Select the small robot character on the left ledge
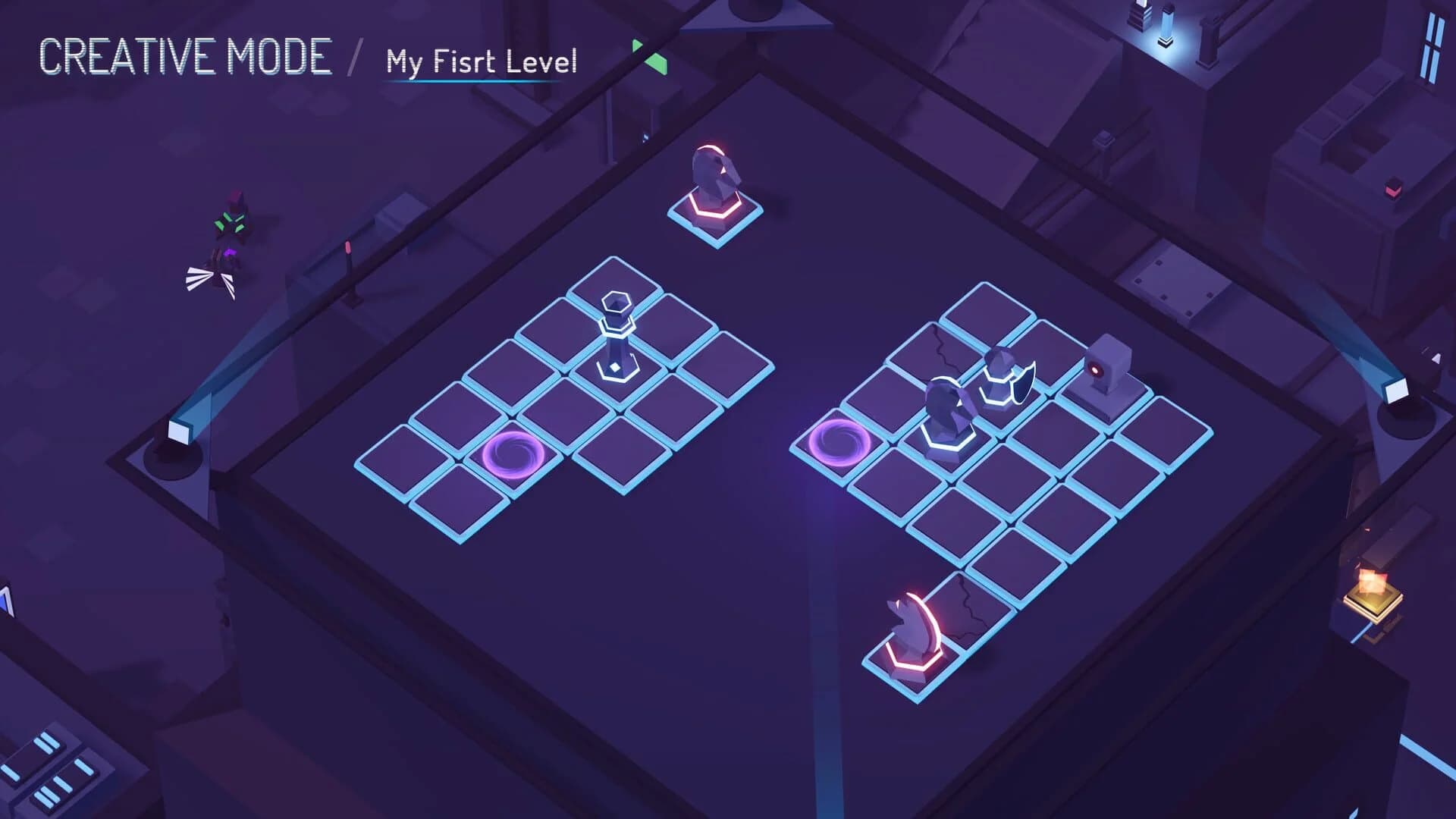The width and height of the screenshot is (1456, 819). (x=231, y=227)
